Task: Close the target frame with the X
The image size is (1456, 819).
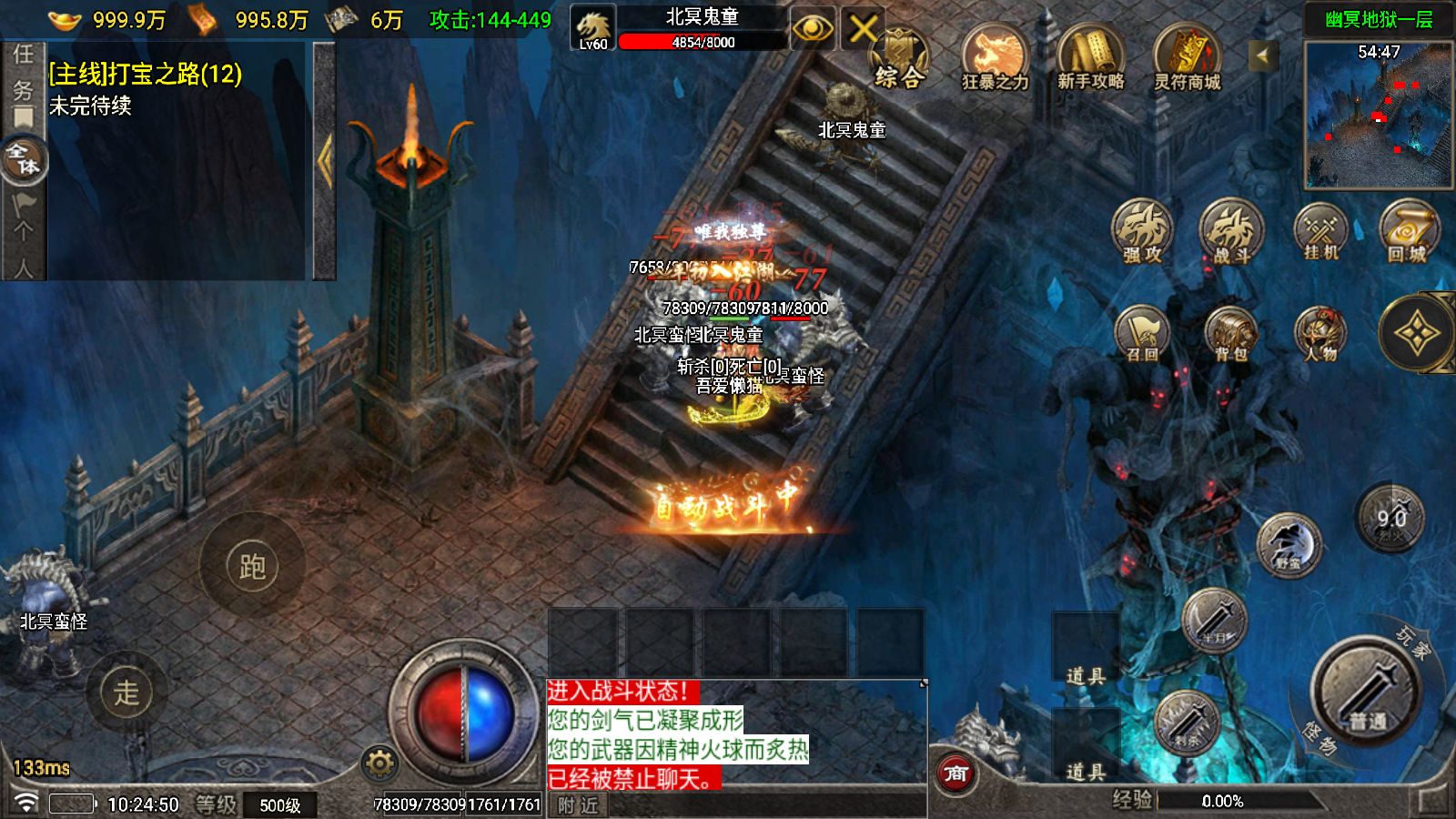Action: (x=861, y=29)
